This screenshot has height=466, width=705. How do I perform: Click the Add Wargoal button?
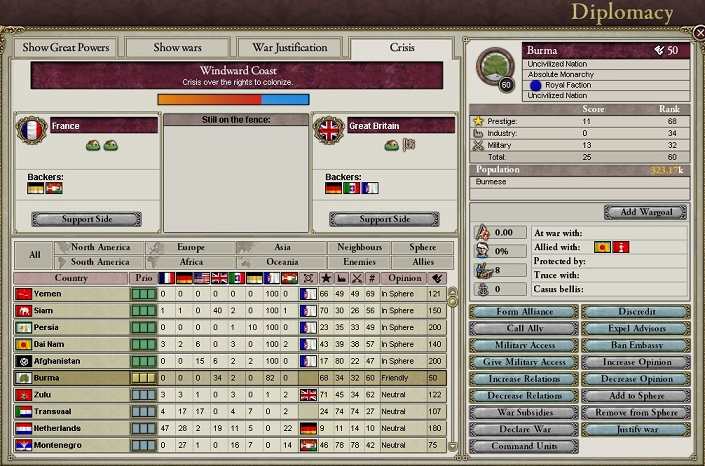pyautogui.click(x=645, y=212)
